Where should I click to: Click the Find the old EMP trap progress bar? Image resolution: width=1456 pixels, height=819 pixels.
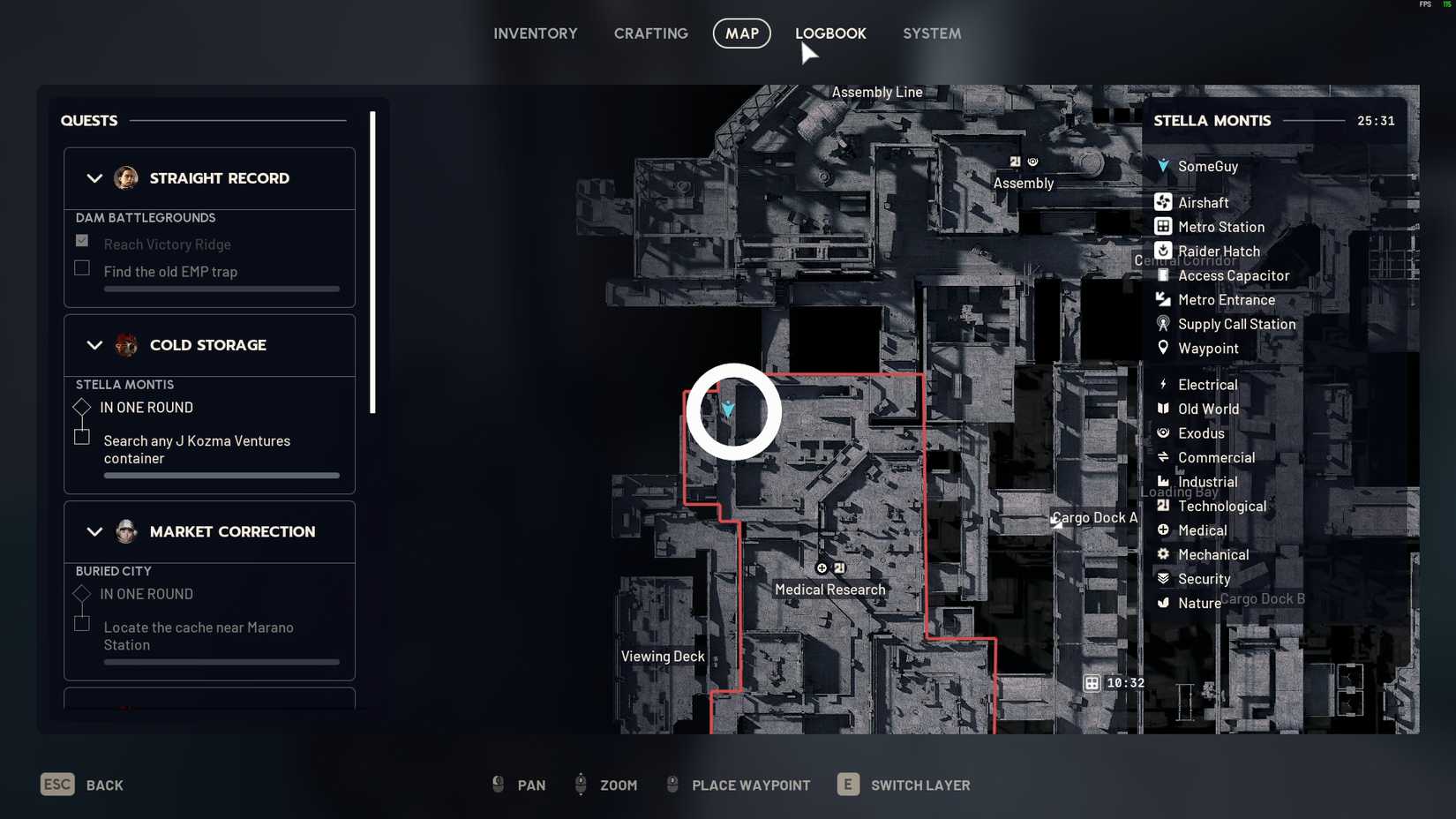221,289
